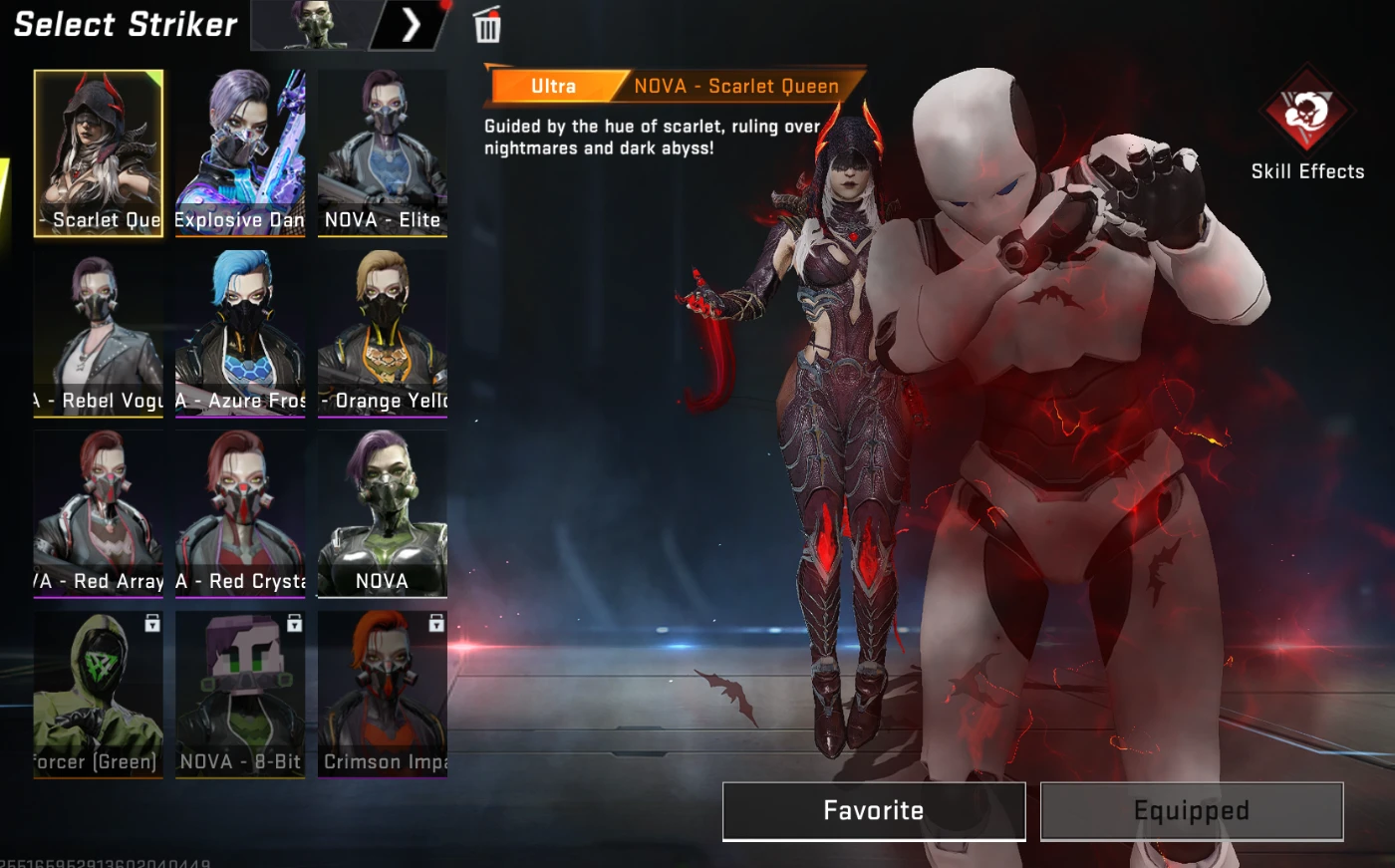
Task: Select the default NOVA striker tile
Action: tap(383, 513)
